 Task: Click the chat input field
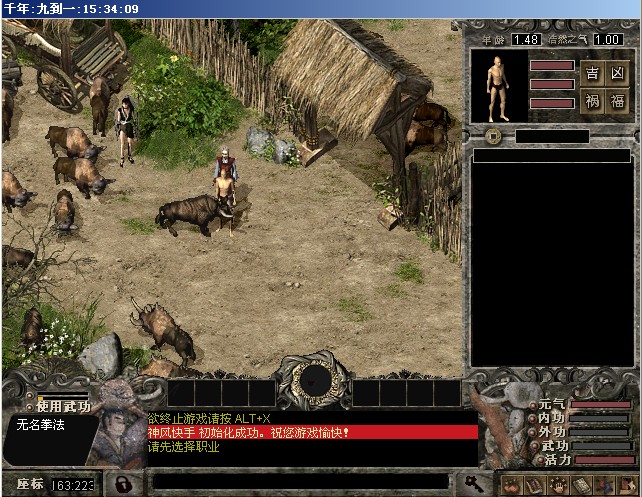coord(300,484)
